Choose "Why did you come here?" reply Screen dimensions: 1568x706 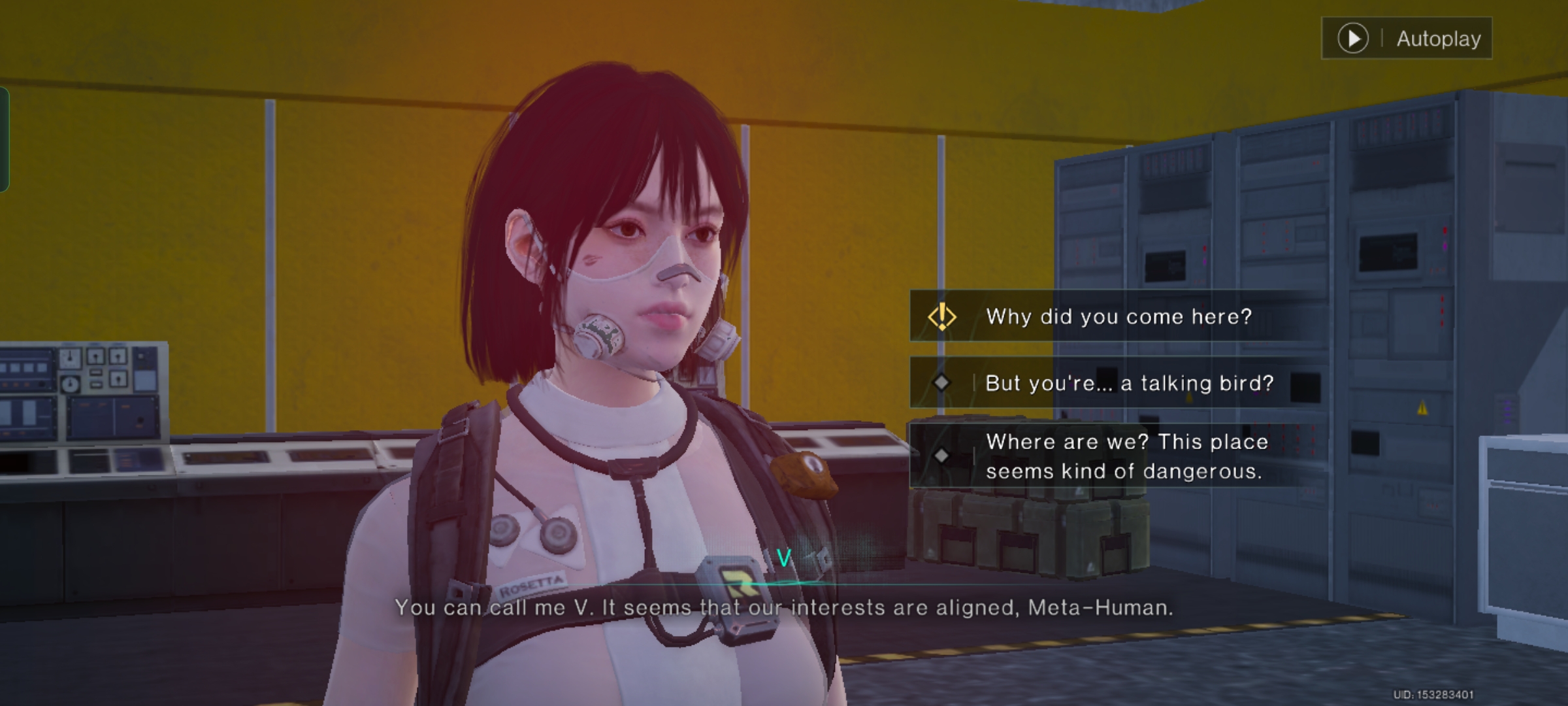1118,317
